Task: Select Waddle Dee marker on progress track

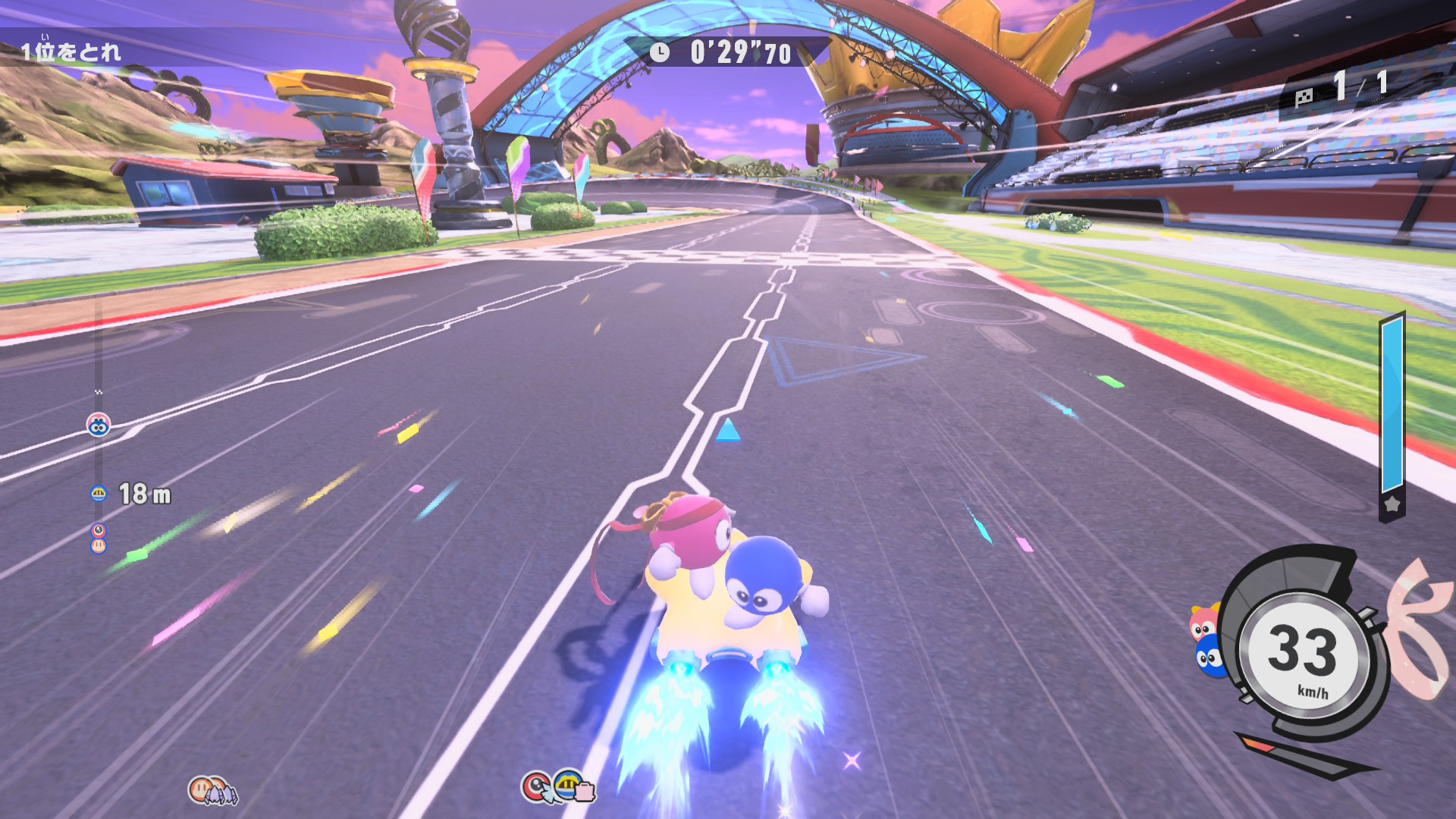Action: 99,545
